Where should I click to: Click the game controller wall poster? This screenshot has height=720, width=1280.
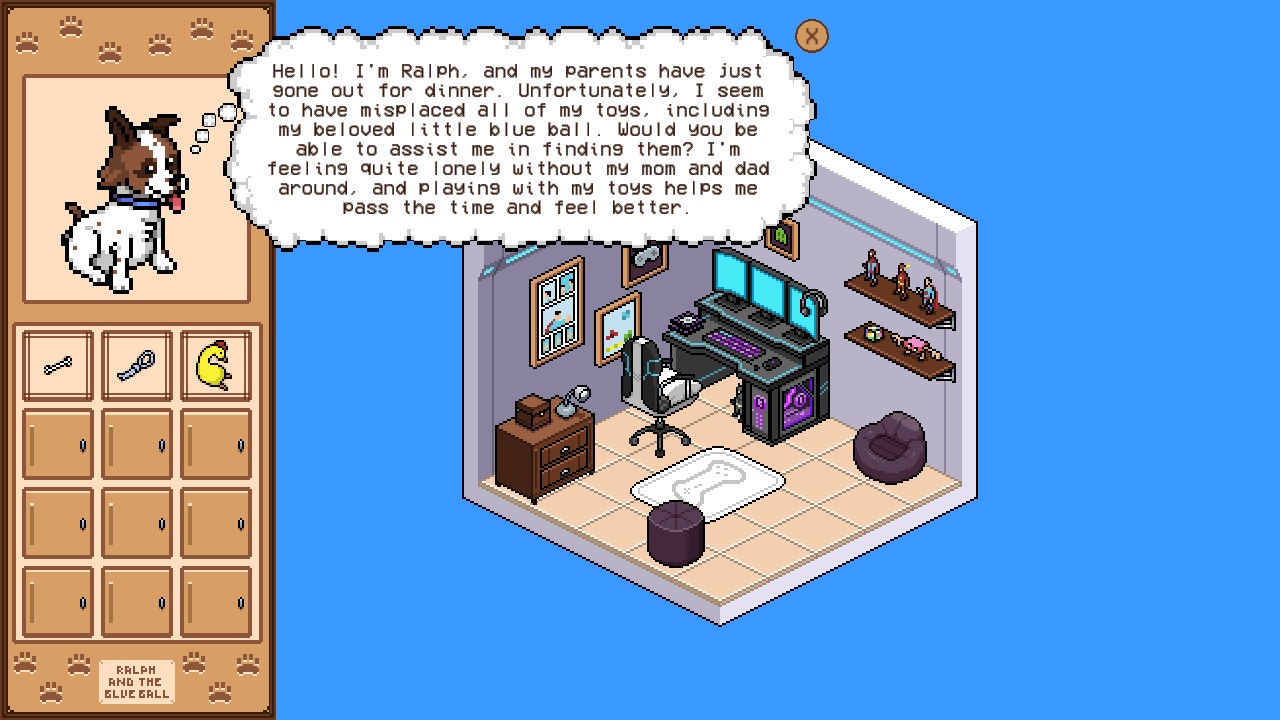click(x=645, y=258)
